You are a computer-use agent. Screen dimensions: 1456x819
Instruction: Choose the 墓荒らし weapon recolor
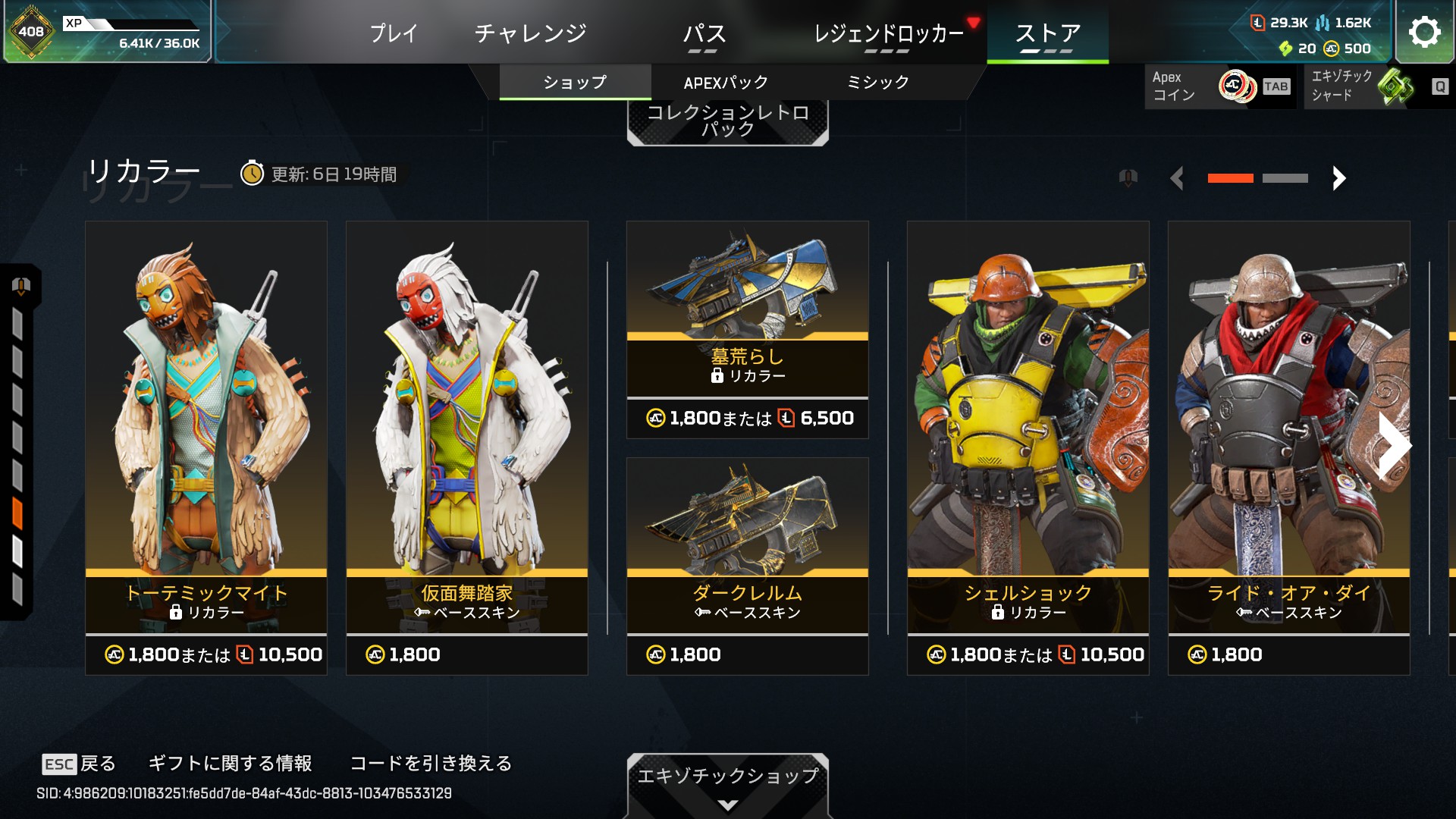[x=748, y=330]
